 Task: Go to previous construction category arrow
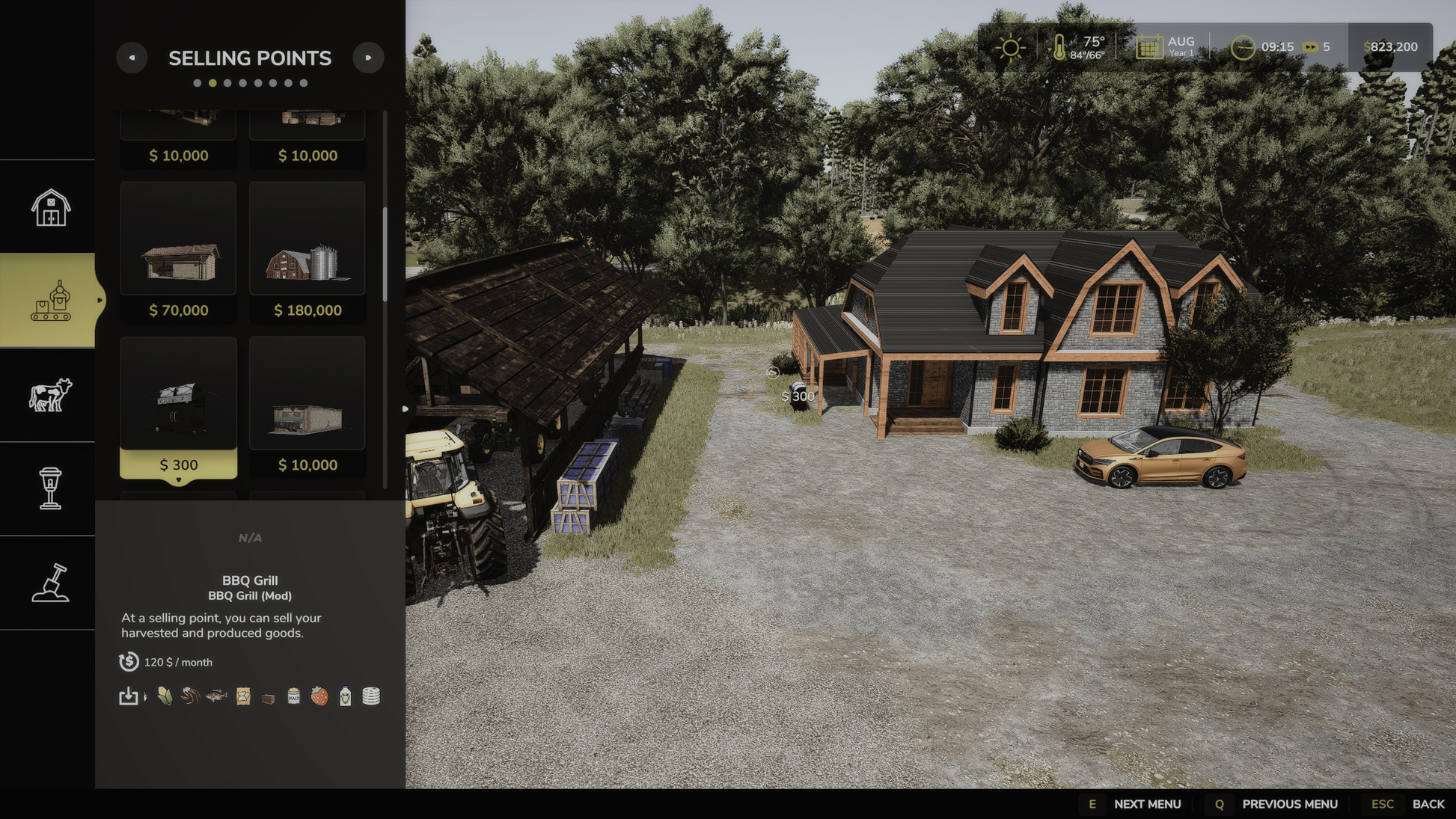pyautogui.click(x=132, y=58)
